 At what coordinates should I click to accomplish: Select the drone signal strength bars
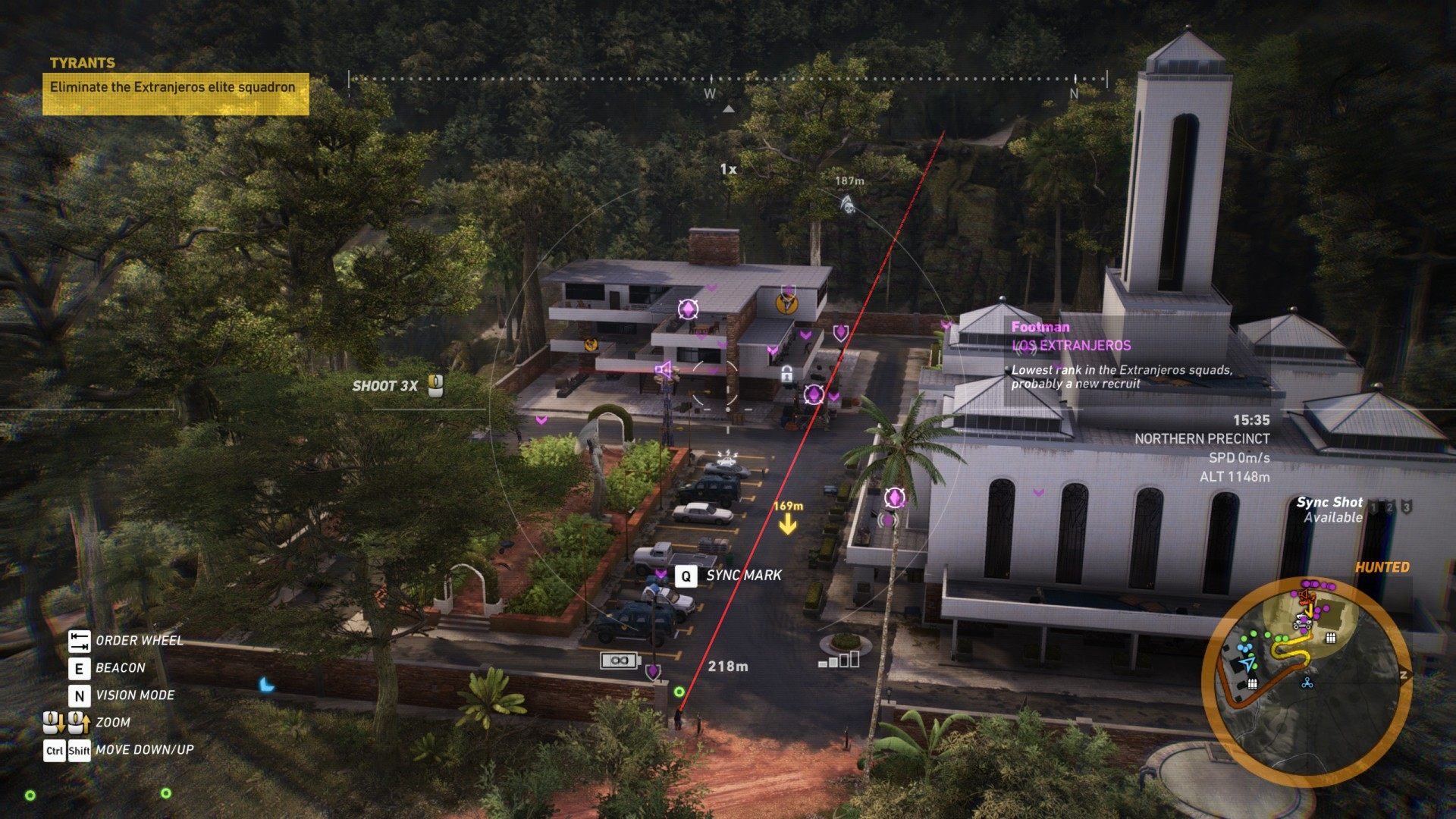coord(839,660)
